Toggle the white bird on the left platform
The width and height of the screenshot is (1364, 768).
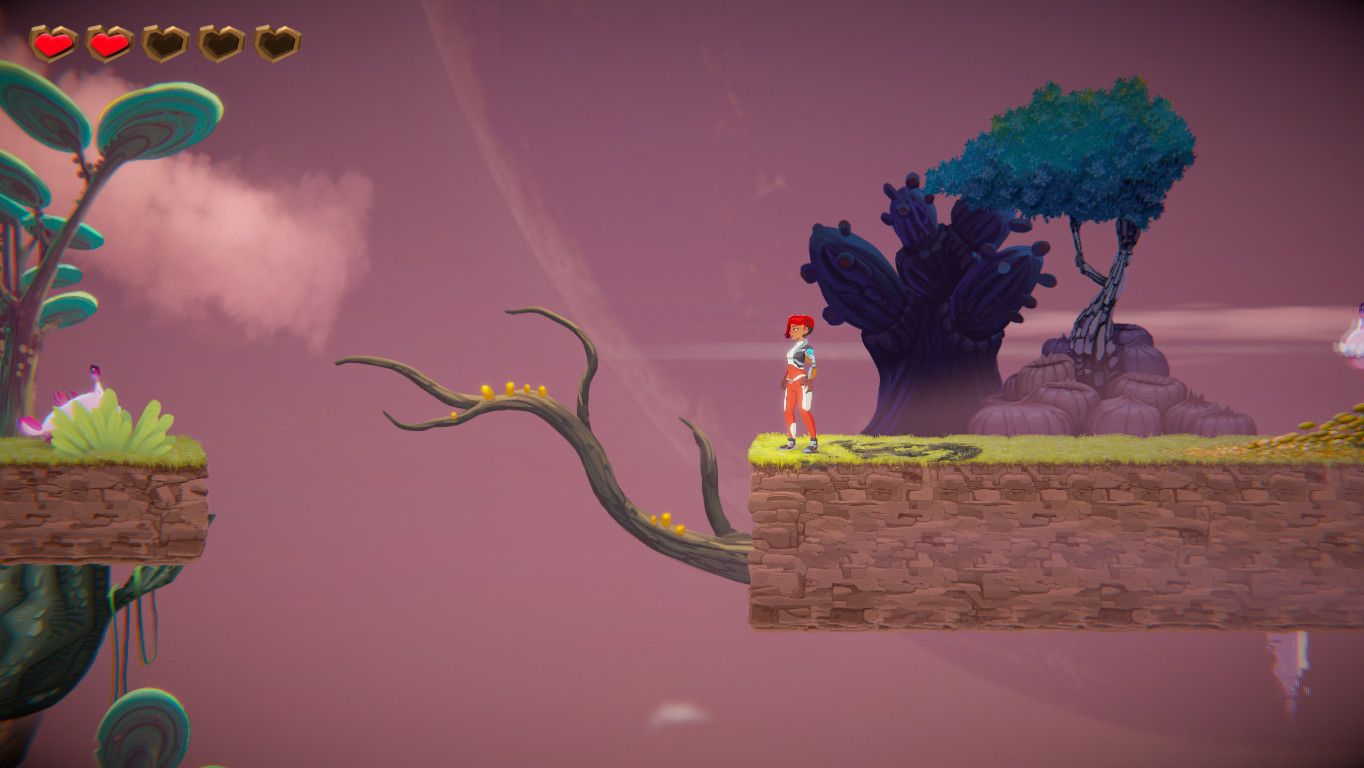tap(80, 395)
